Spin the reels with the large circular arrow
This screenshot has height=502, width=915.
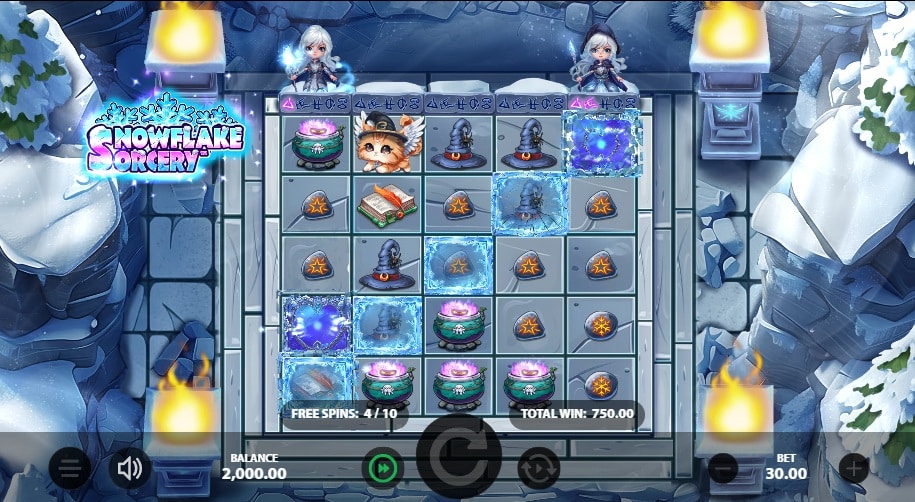[459, 459]
